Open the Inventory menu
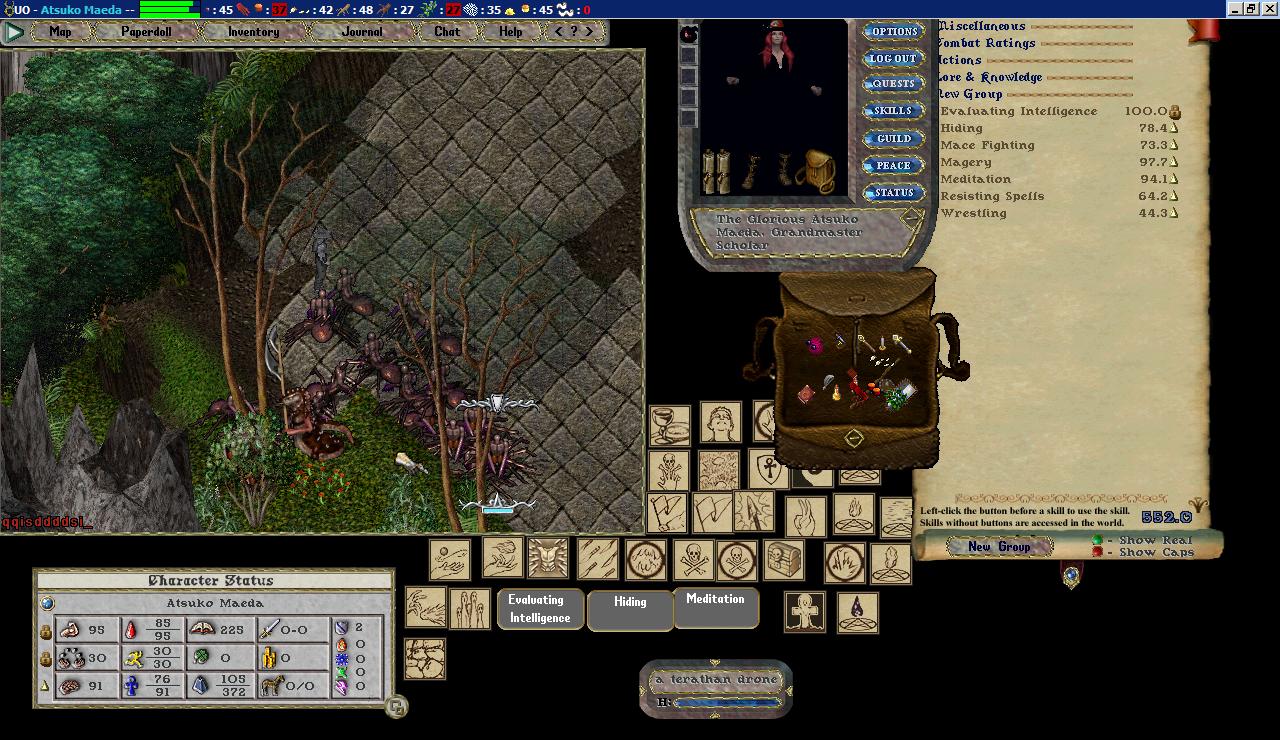Viewport: 1280px width, 740px height. 253,32
